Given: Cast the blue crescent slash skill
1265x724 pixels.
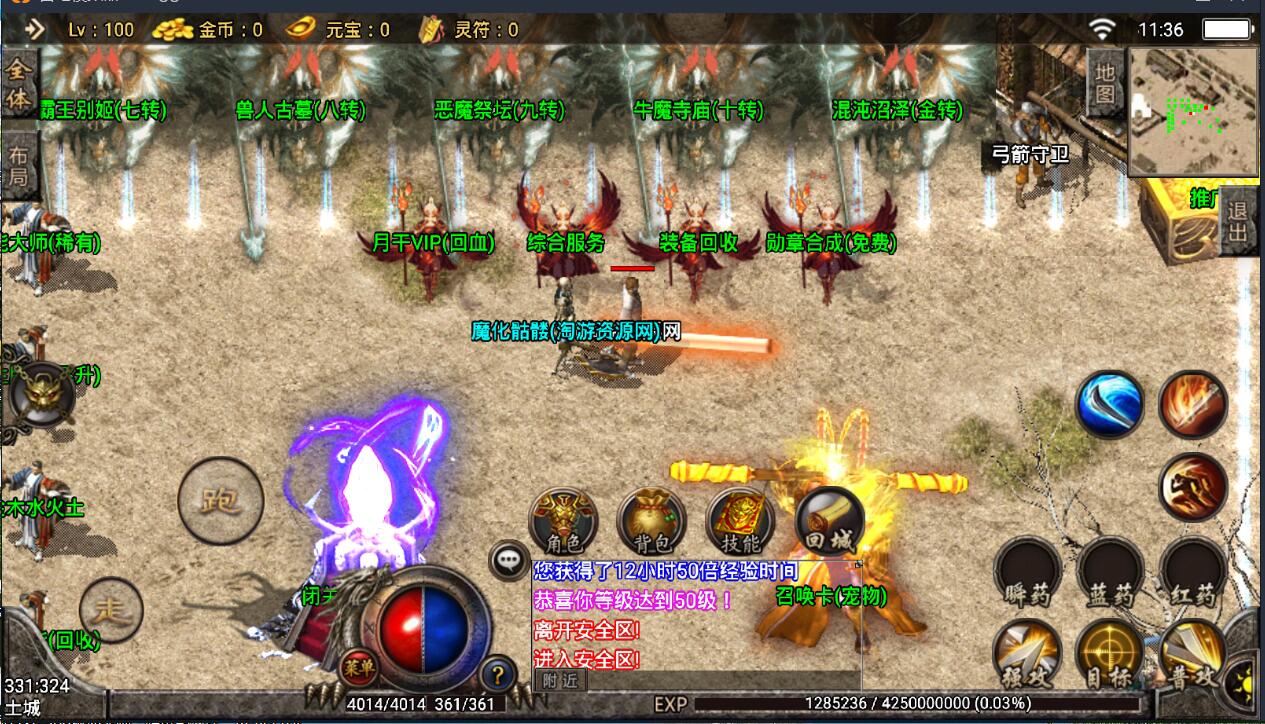Looking at the screenshot, I should point(1110,404).
